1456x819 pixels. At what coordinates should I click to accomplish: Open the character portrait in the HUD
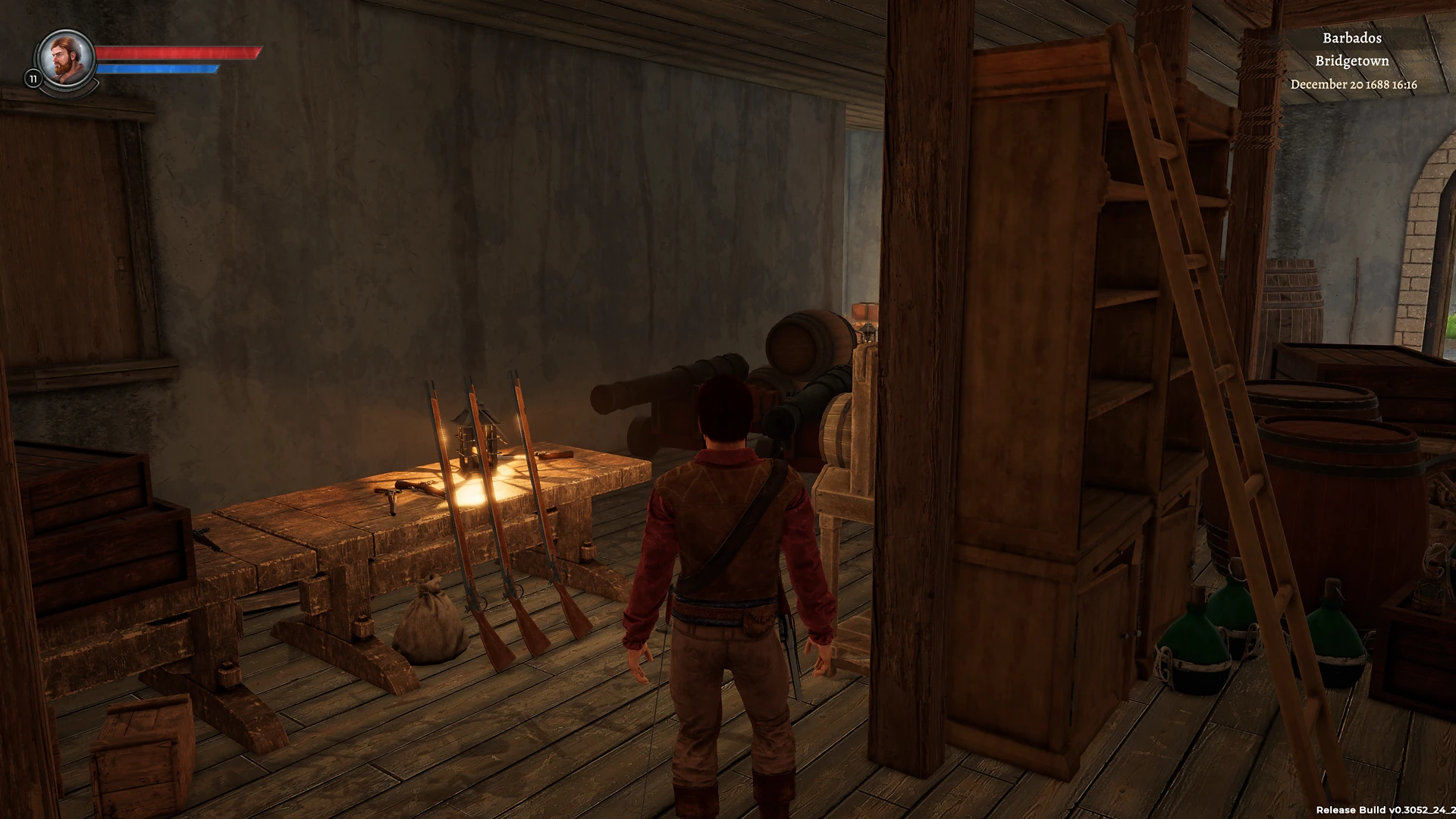64,59
